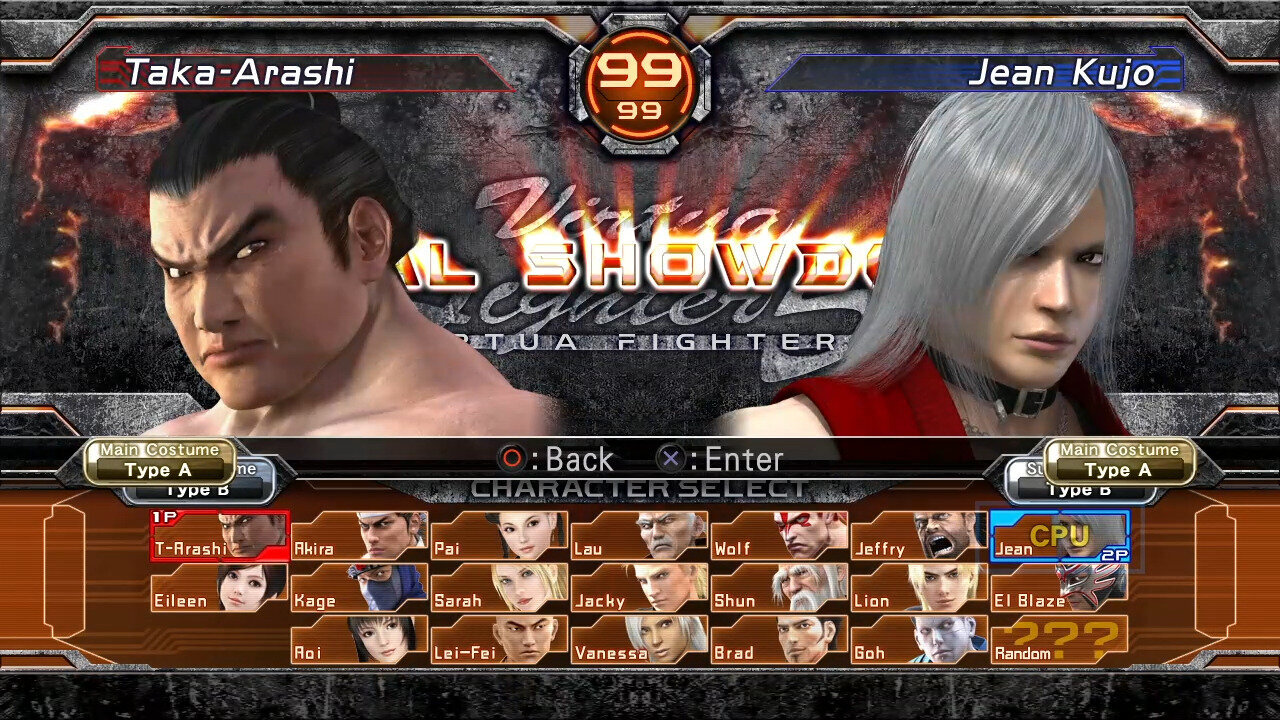Select the Jean character tile

click(x=1059, y=536)
